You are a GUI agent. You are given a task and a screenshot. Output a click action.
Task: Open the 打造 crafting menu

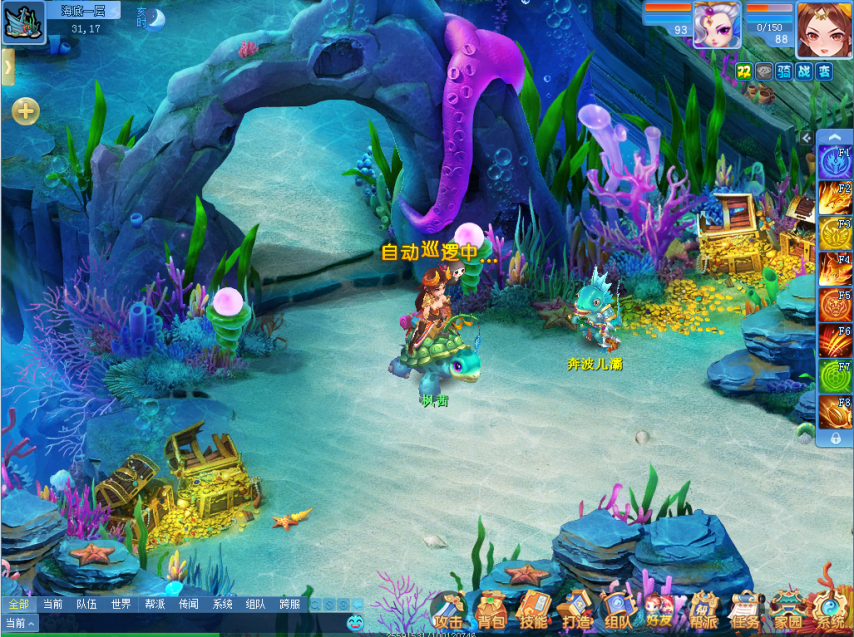tap(577, 610)
